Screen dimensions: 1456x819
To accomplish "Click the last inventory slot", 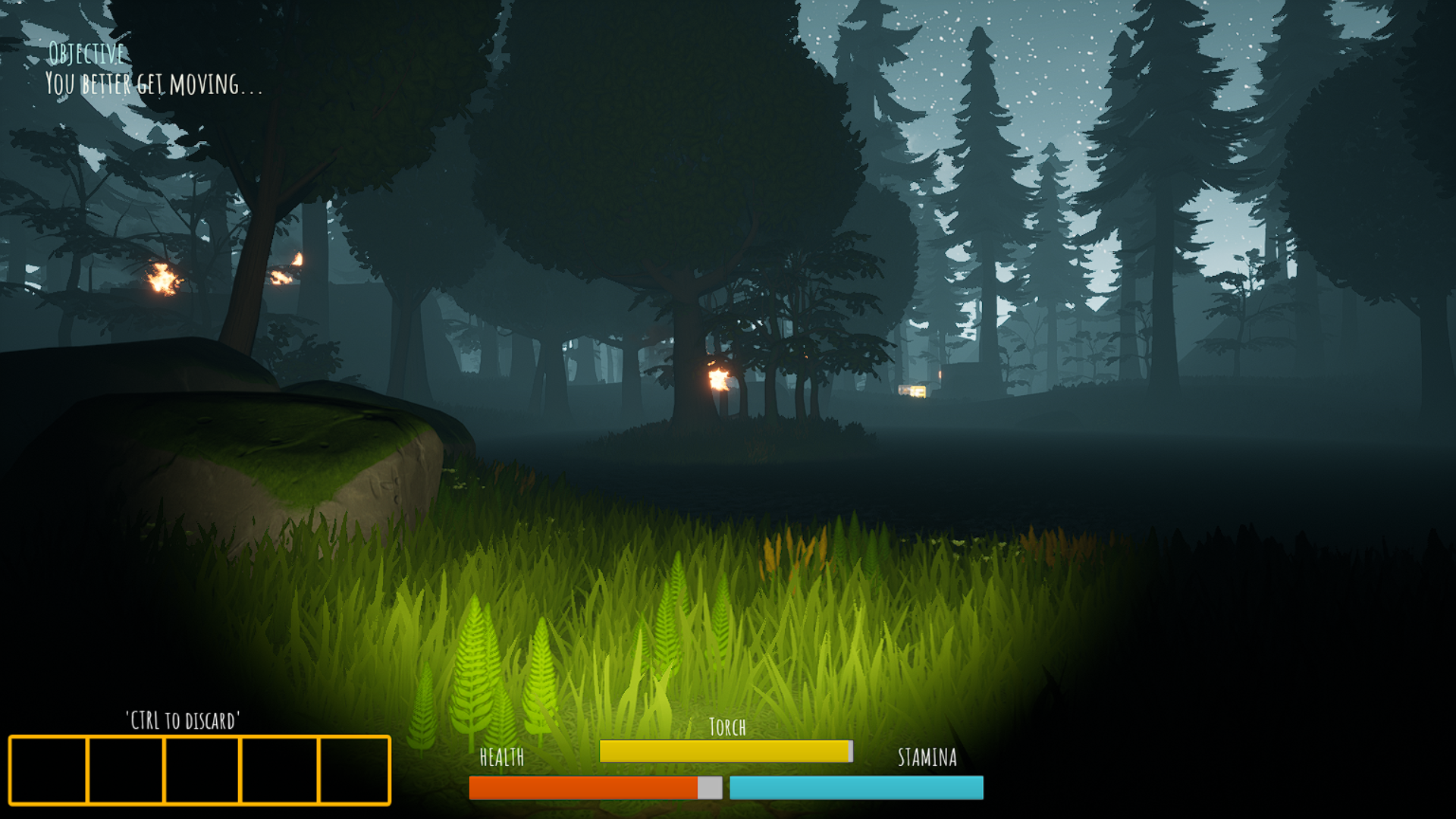I will tap(353, 770).
